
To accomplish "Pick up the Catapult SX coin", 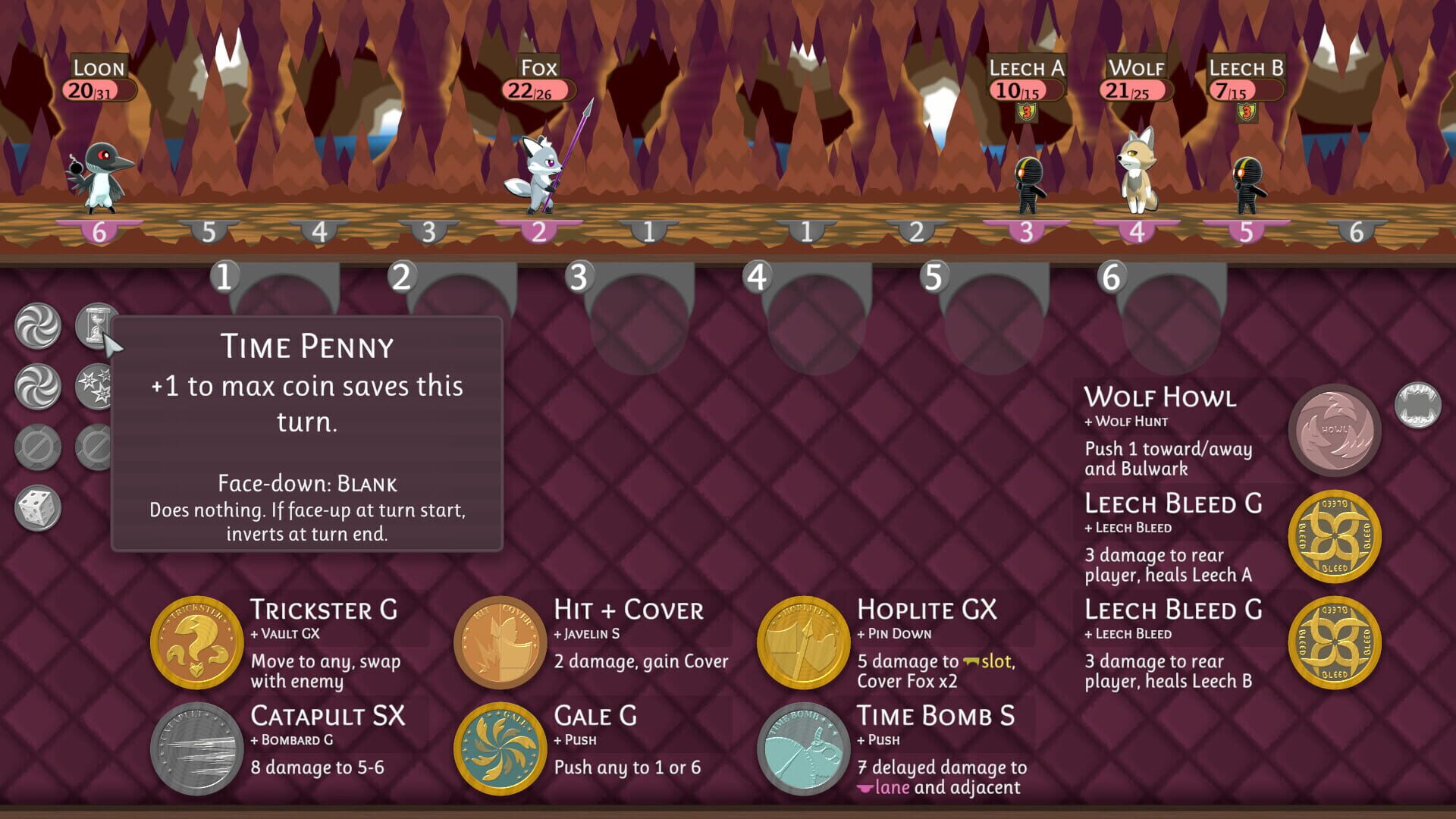I will click(196, 749).
